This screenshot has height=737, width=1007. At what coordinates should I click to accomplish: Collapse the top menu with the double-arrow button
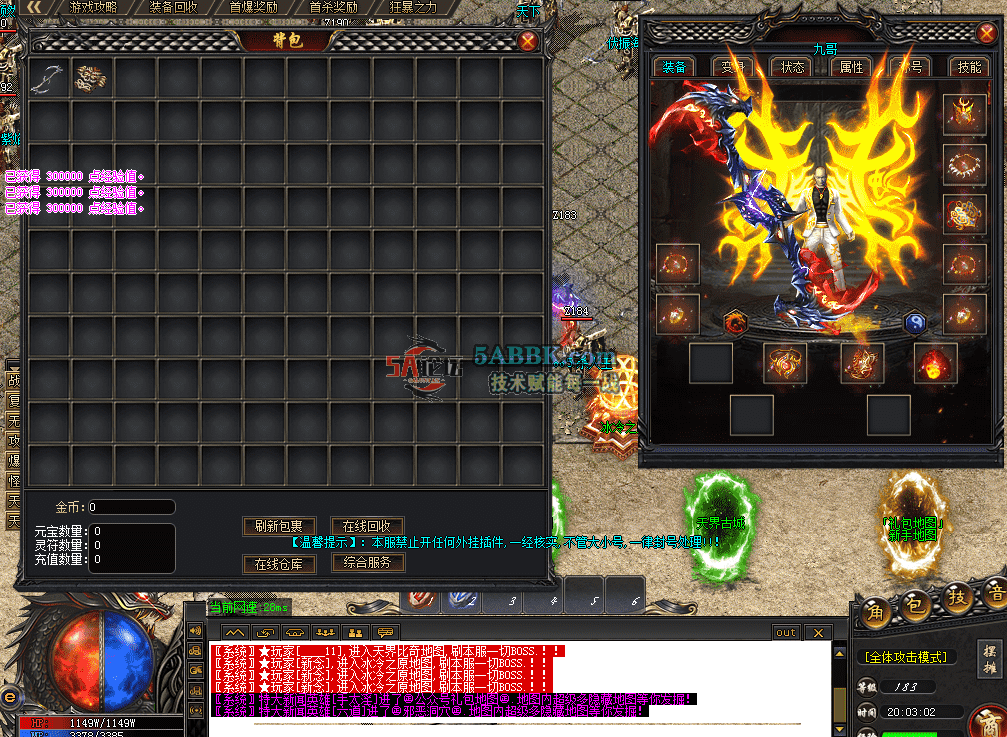34,7
